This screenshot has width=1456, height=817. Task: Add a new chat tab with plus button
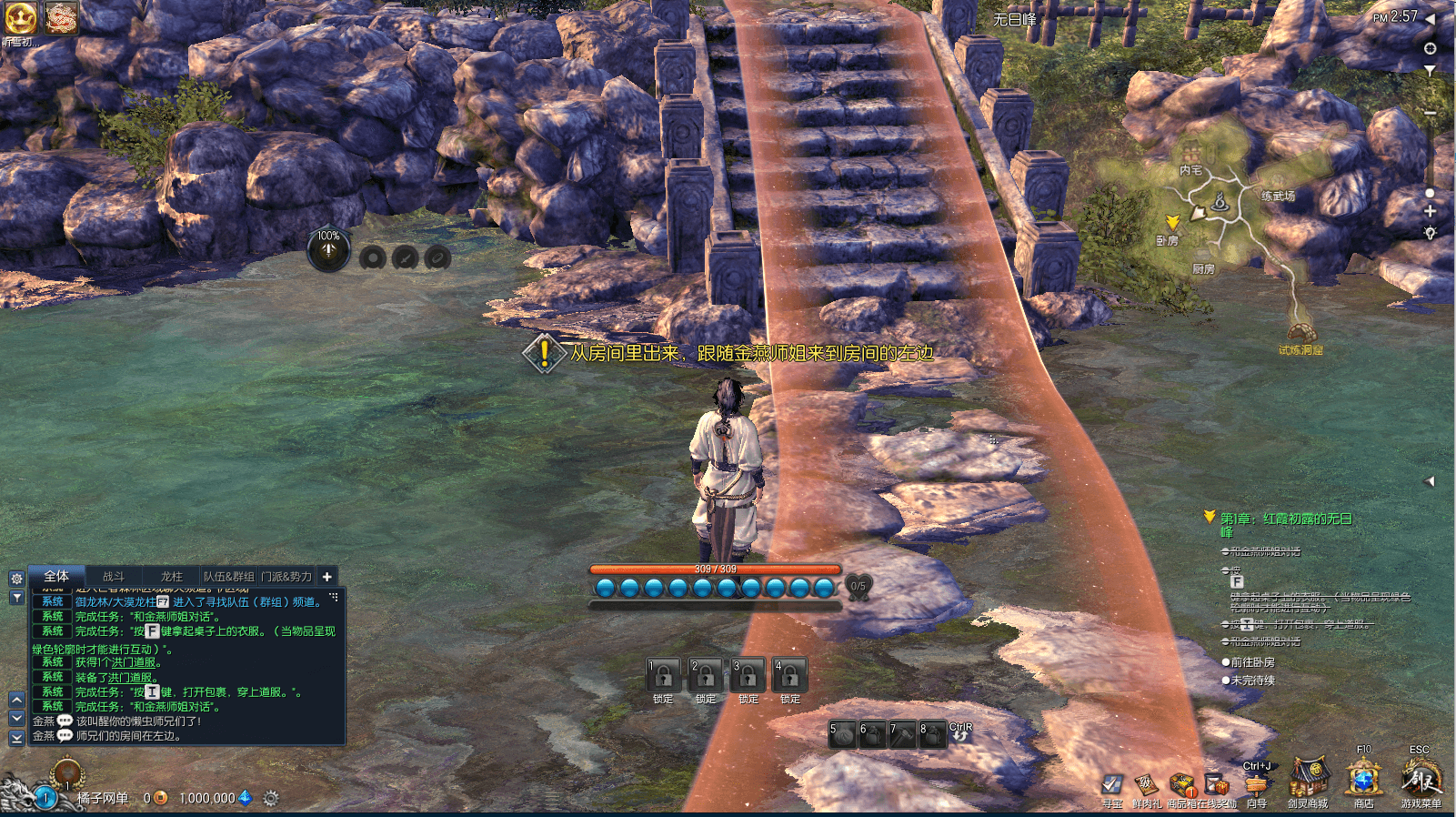click(x=327, y=576)
